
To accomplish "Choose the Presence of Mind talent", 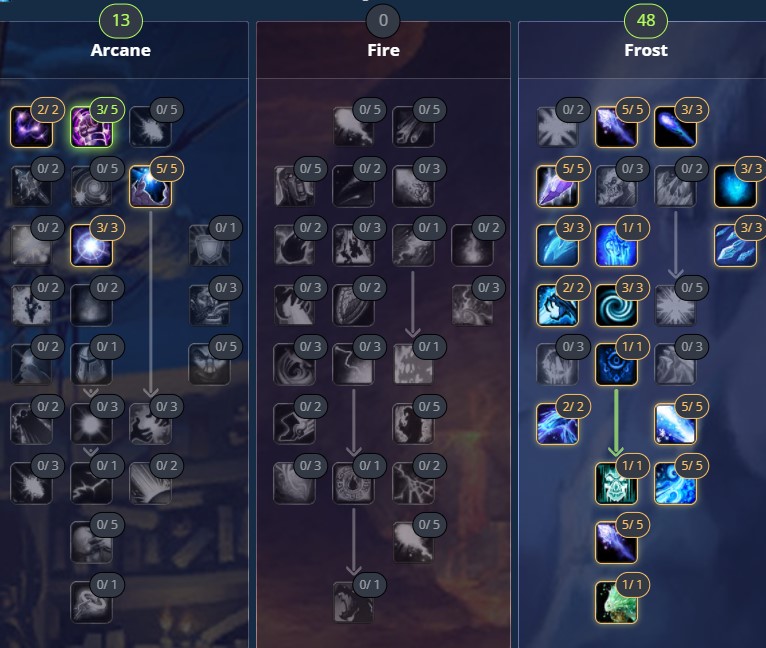I will pos(90,364).
